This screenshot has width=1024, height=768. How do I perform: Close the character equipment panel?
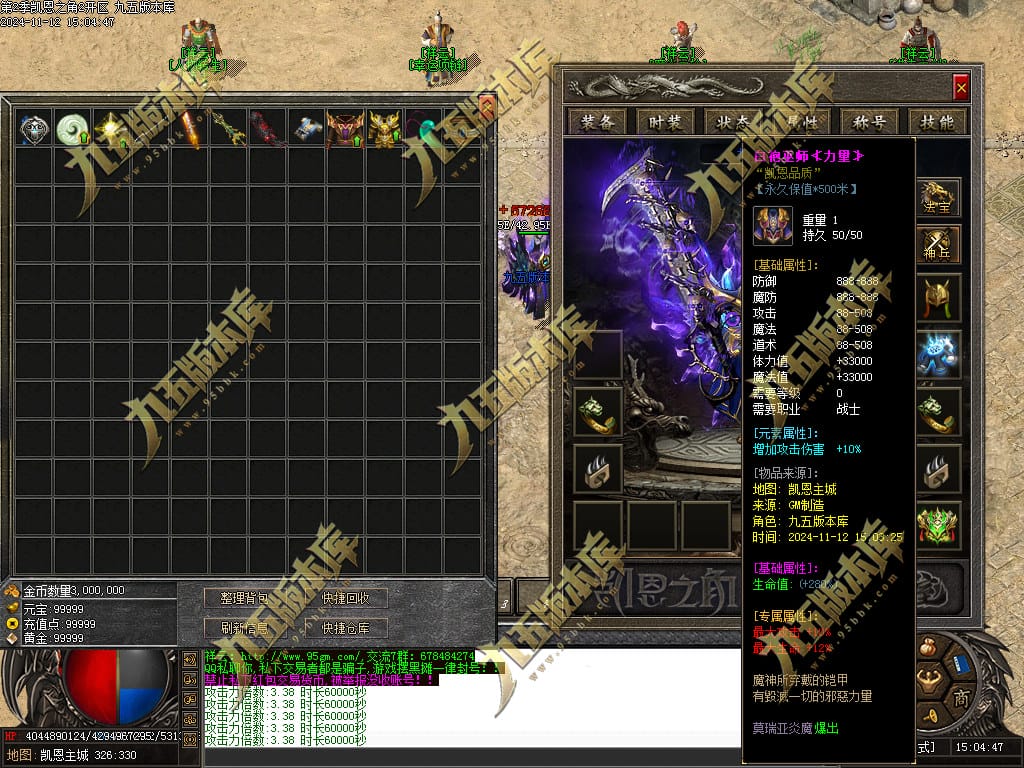click(x=961, y=88)
